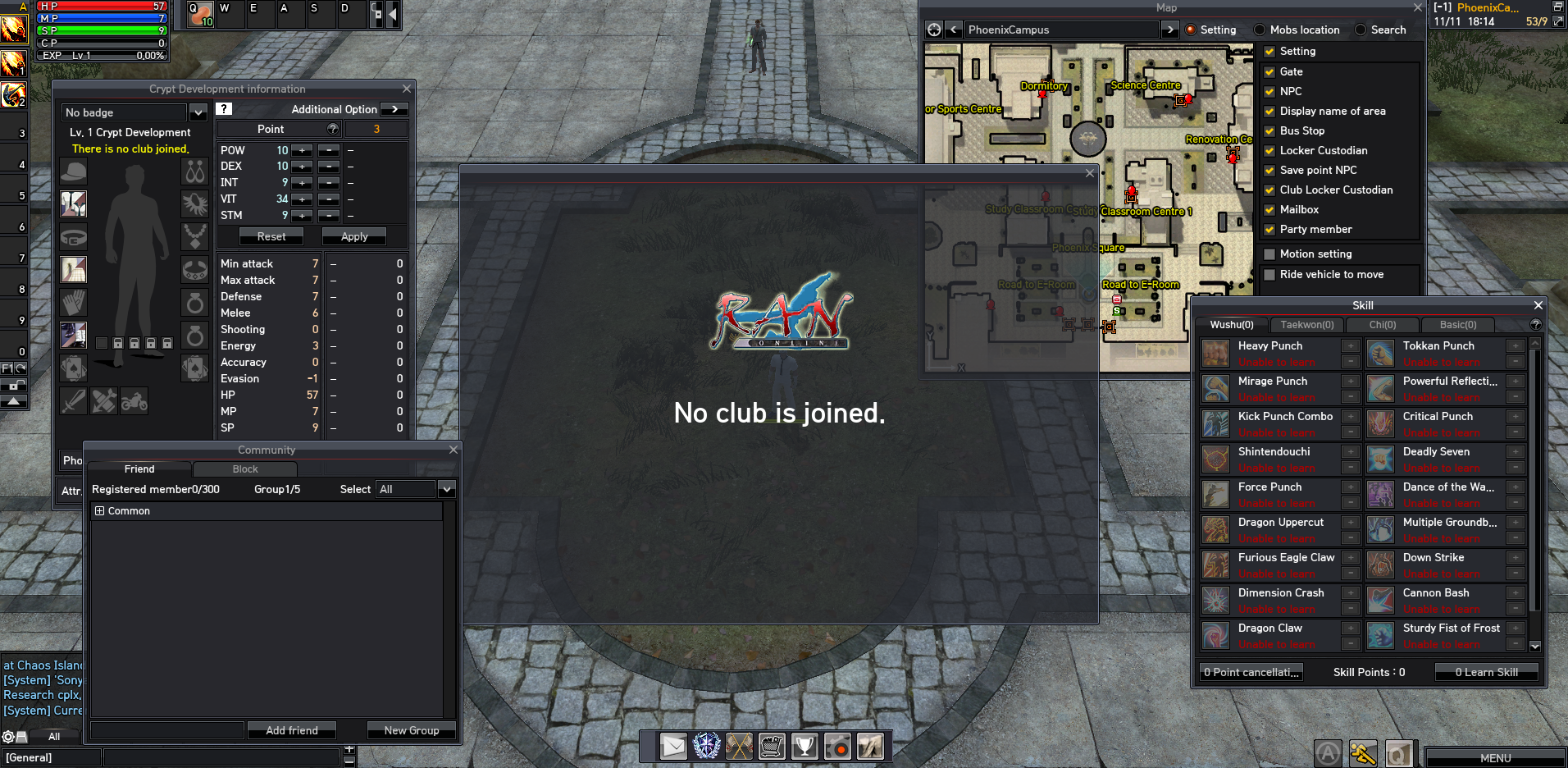The image size is (1568, 768).
Task: Close the Crypt Development information window
Action: point(407,89)
